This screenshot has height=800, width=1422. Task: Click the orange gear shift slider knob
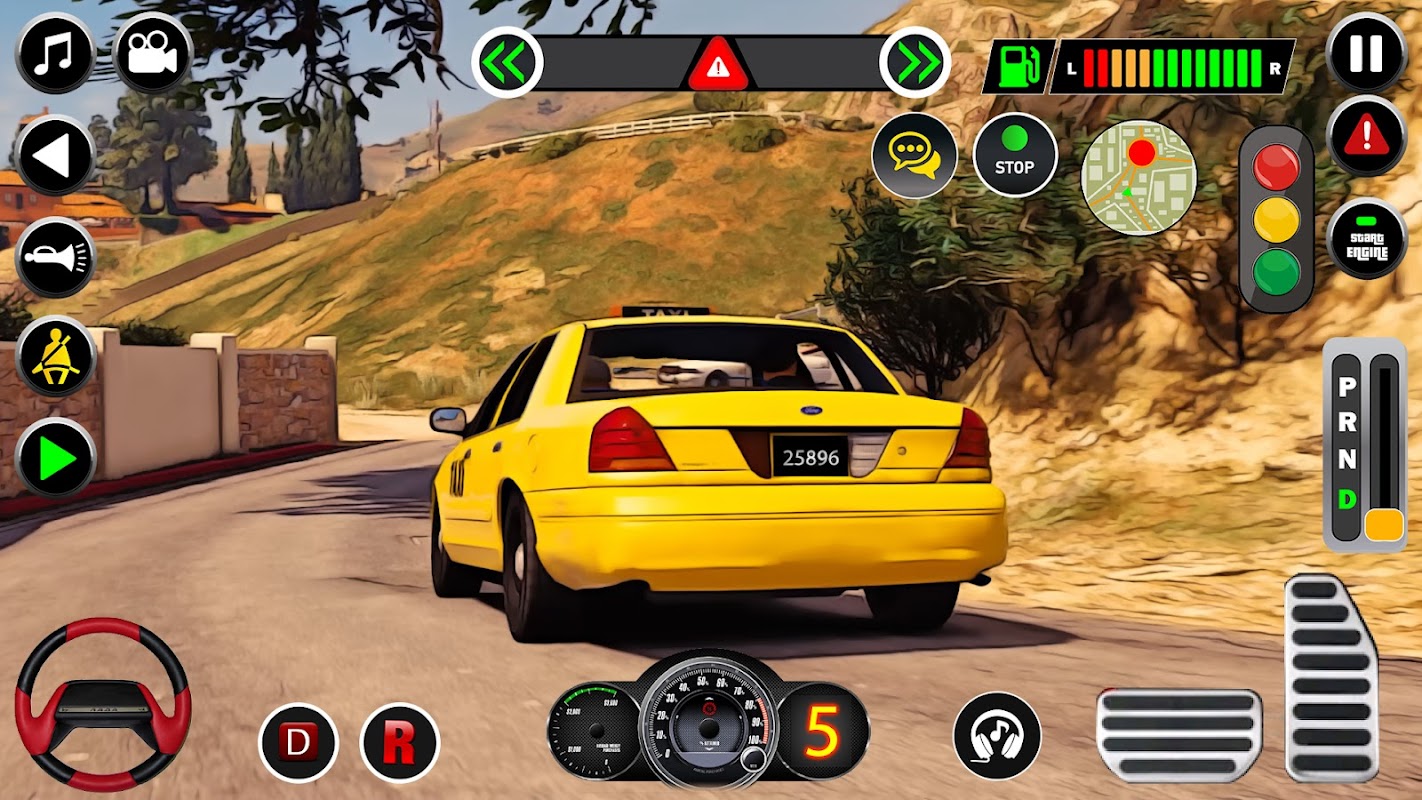(1384, 525)
